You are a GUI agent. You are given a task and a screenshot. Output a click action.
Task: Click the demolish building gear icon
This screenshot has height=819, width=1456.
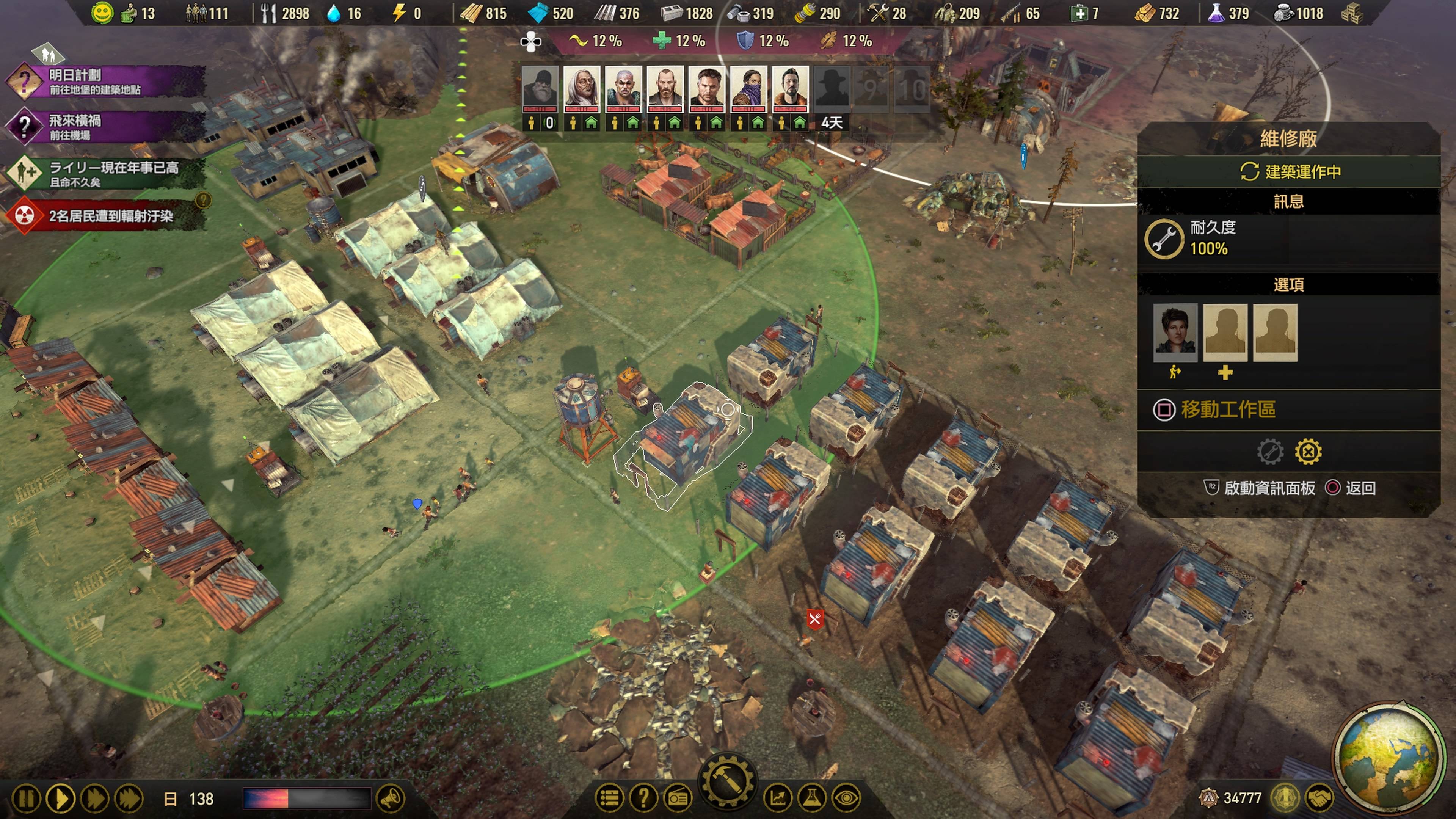[1308, 452]
